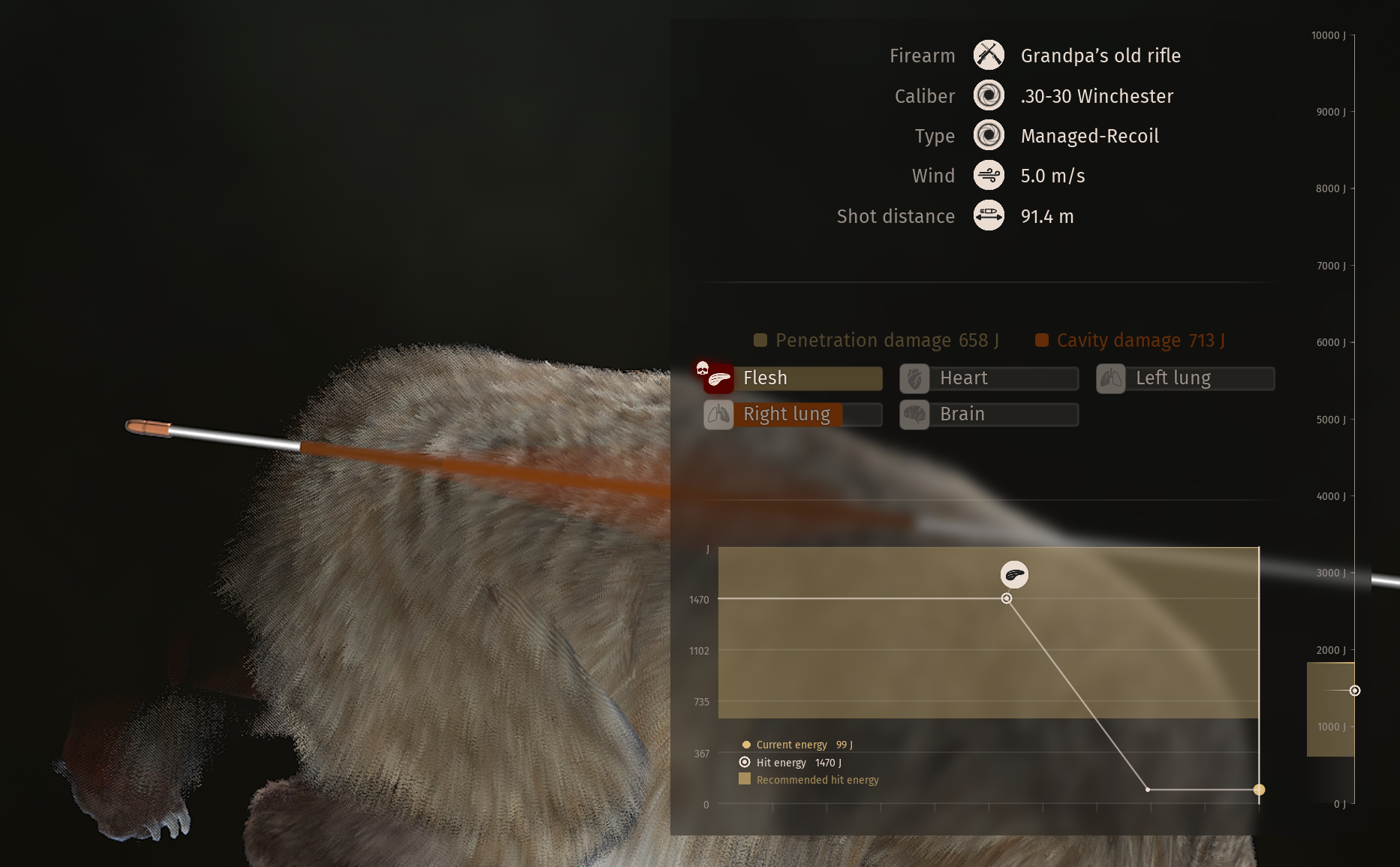Image resolution: width=1400 pixels, height=867 pixels.
Task: Choose the Left lung organ entry
Action: coord(1186,378)
